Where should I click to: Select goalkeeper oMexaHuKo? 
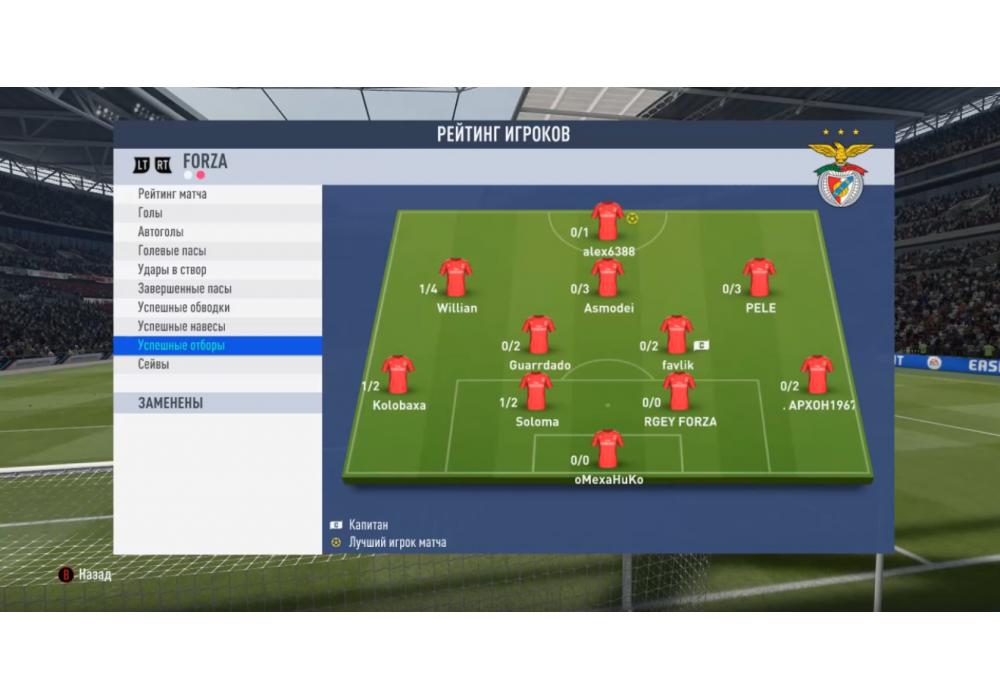[607, 450]
